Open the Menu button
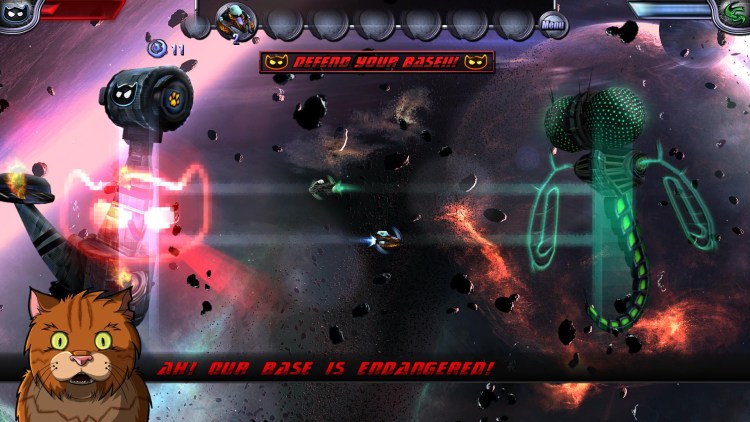750x422 pixels. [553, 23]
